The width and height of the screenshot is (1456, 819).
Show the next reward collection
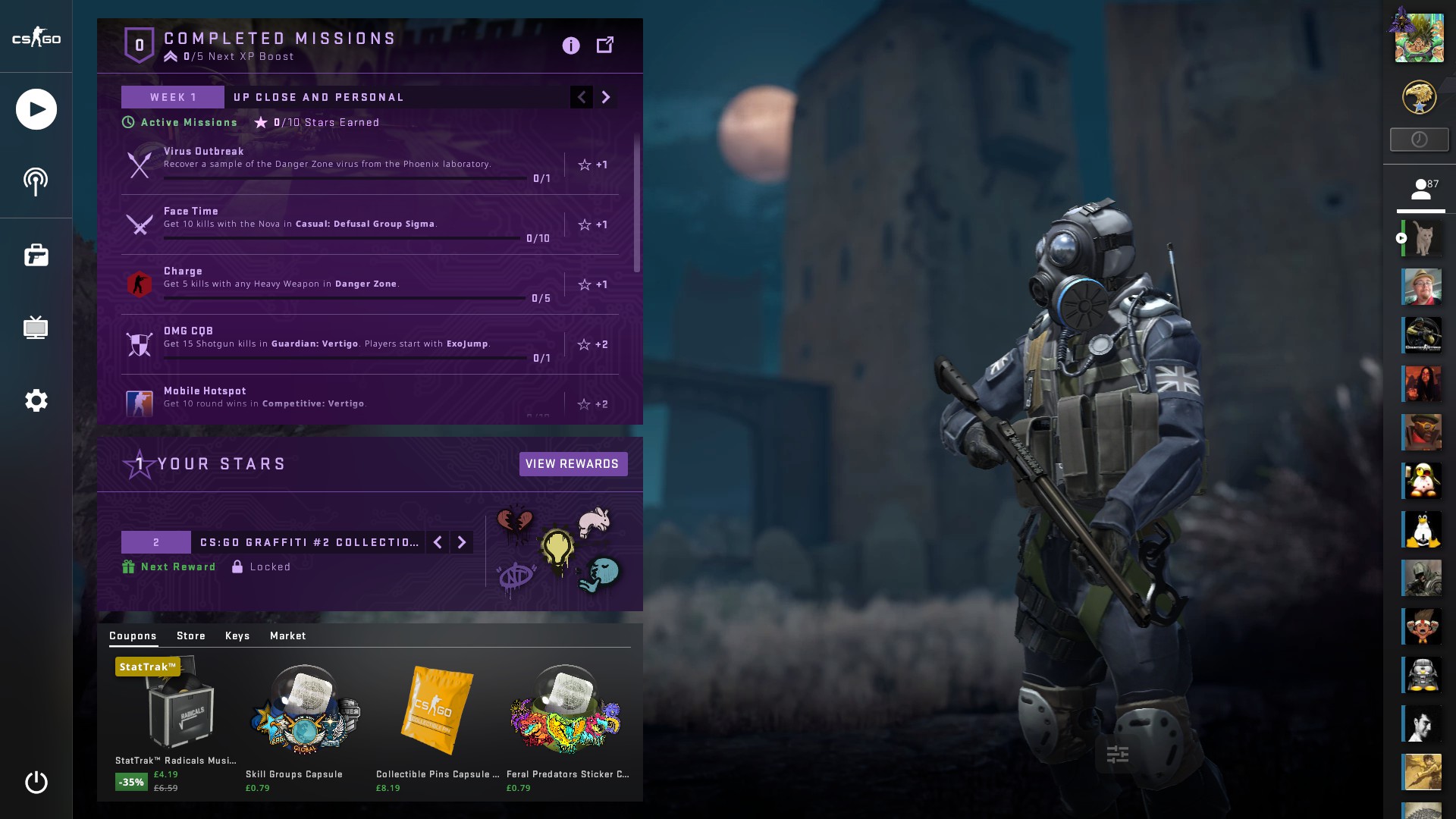[462, 542]
